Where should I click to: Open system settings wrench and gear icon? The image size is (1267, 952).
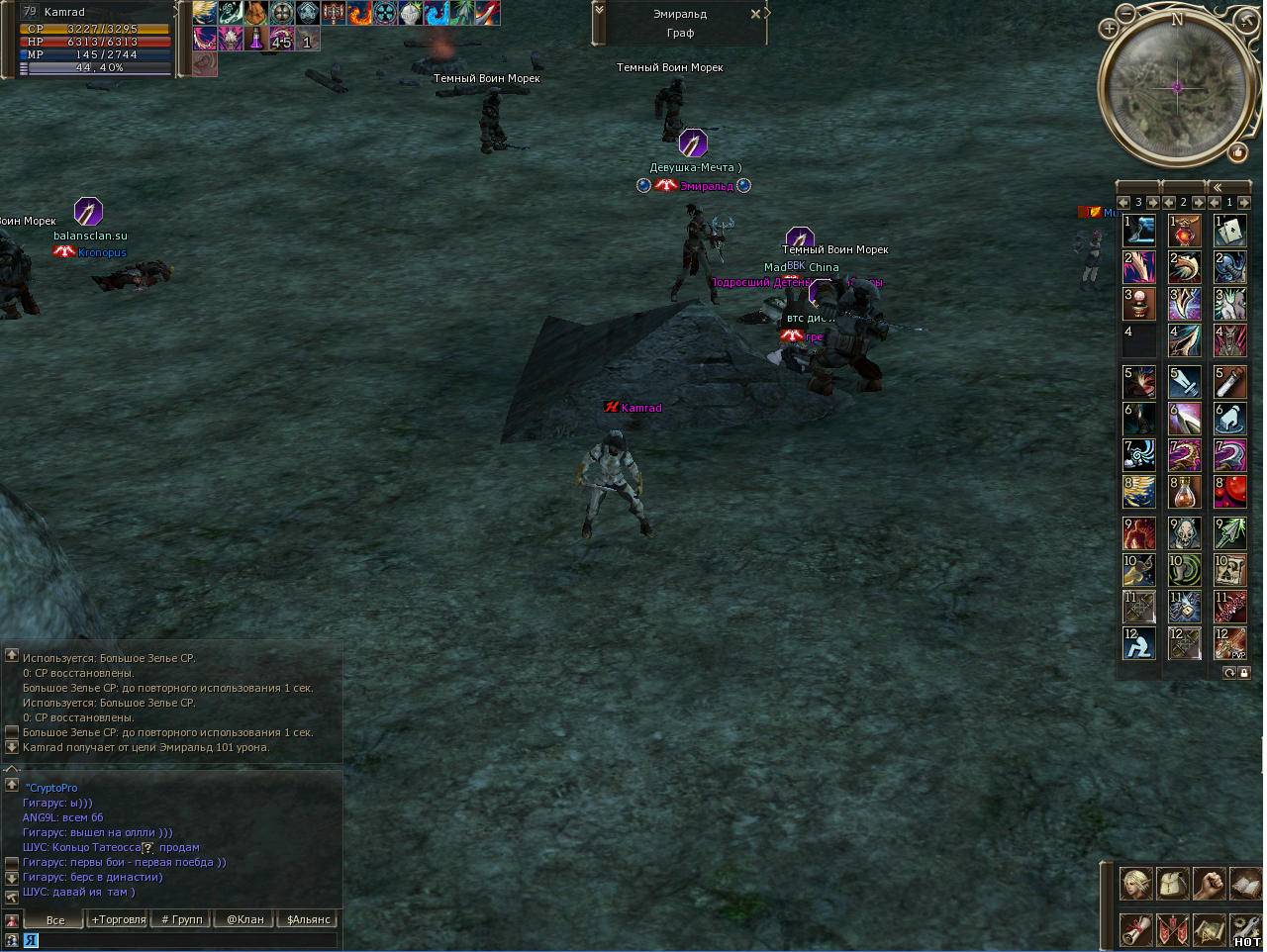coord(1245,929)
